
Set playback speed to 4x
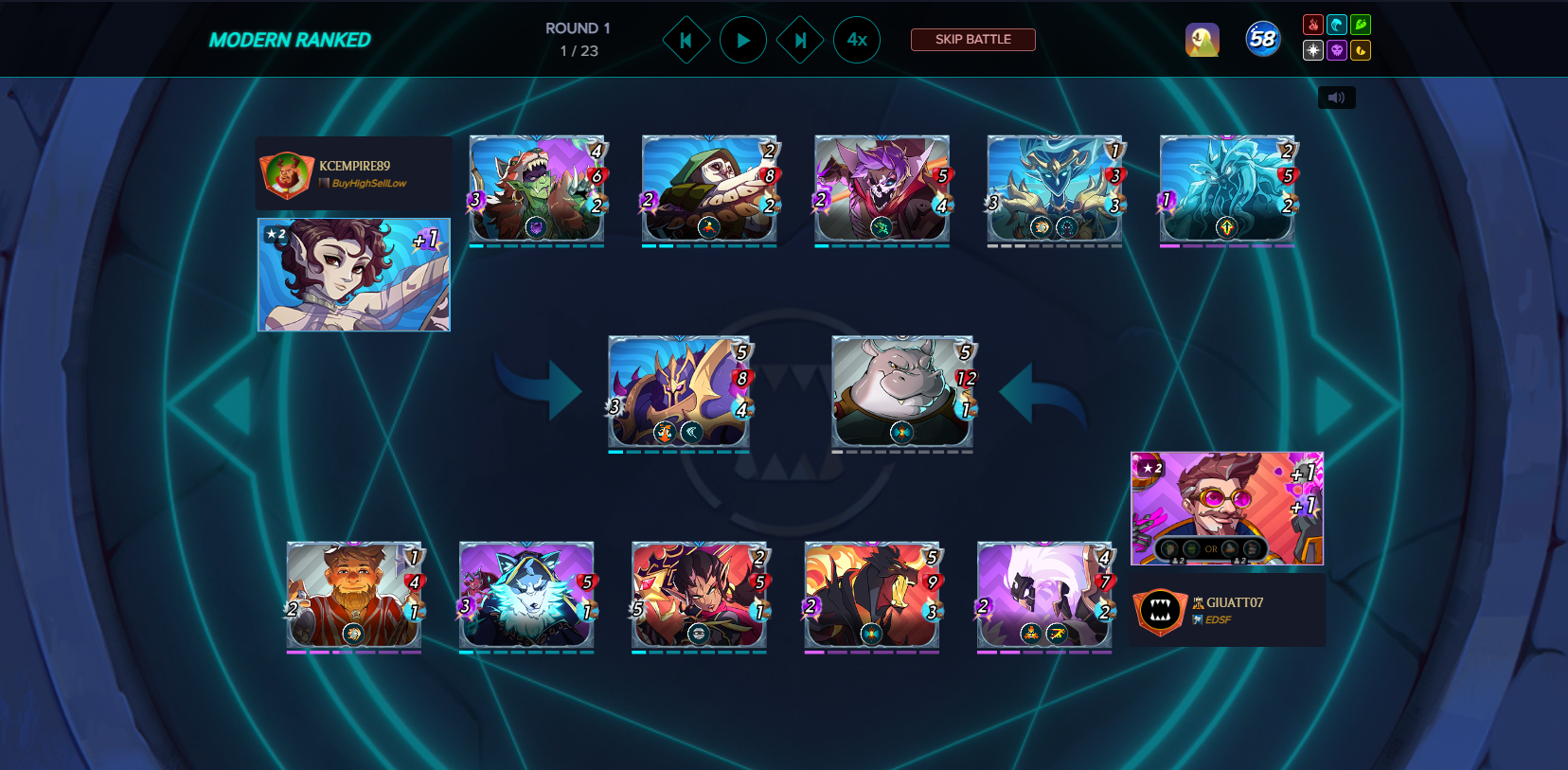(857, 41)
